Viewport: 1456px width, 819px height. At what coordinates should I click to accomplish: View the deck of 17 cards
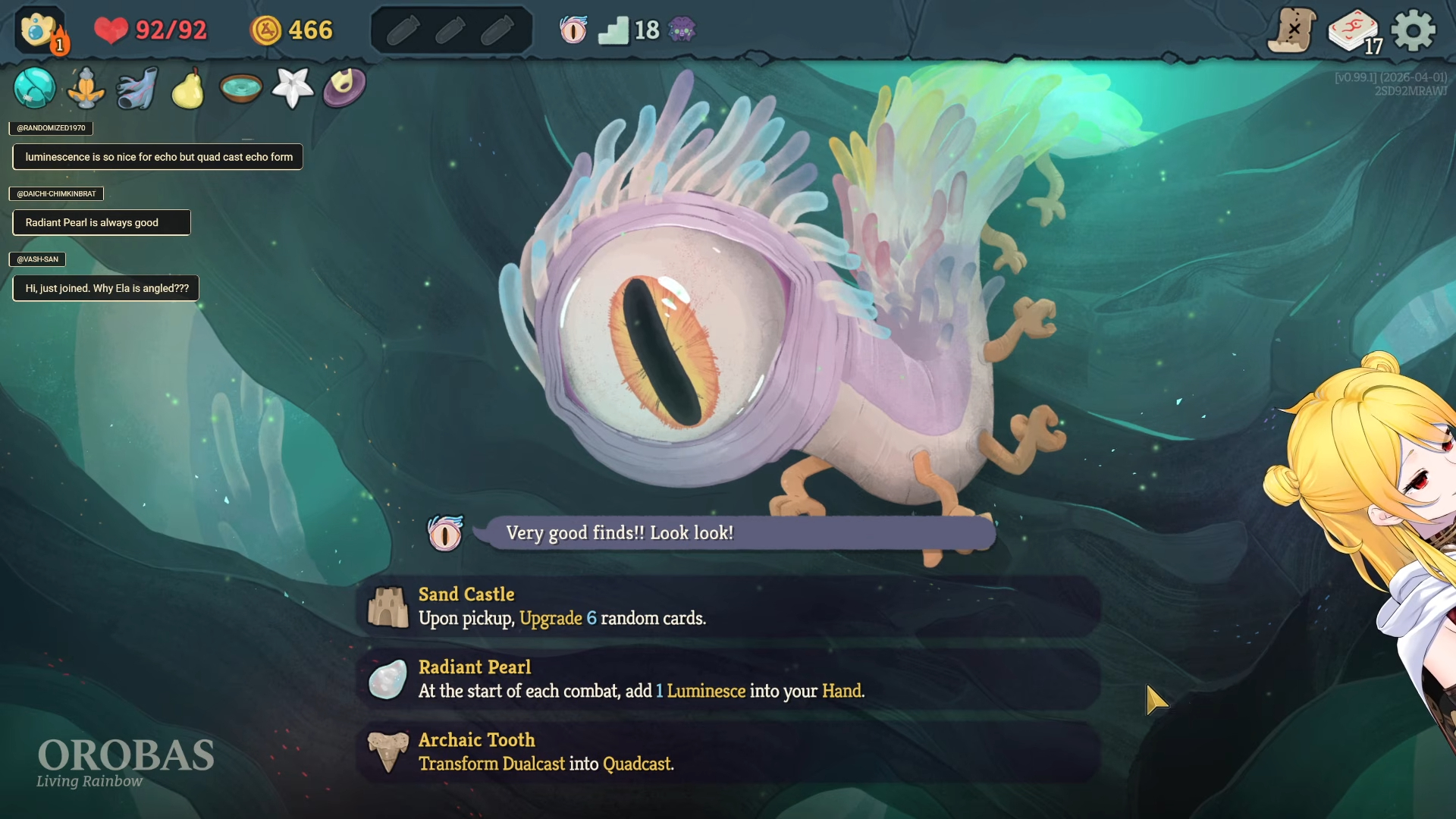coord(1354,32)
